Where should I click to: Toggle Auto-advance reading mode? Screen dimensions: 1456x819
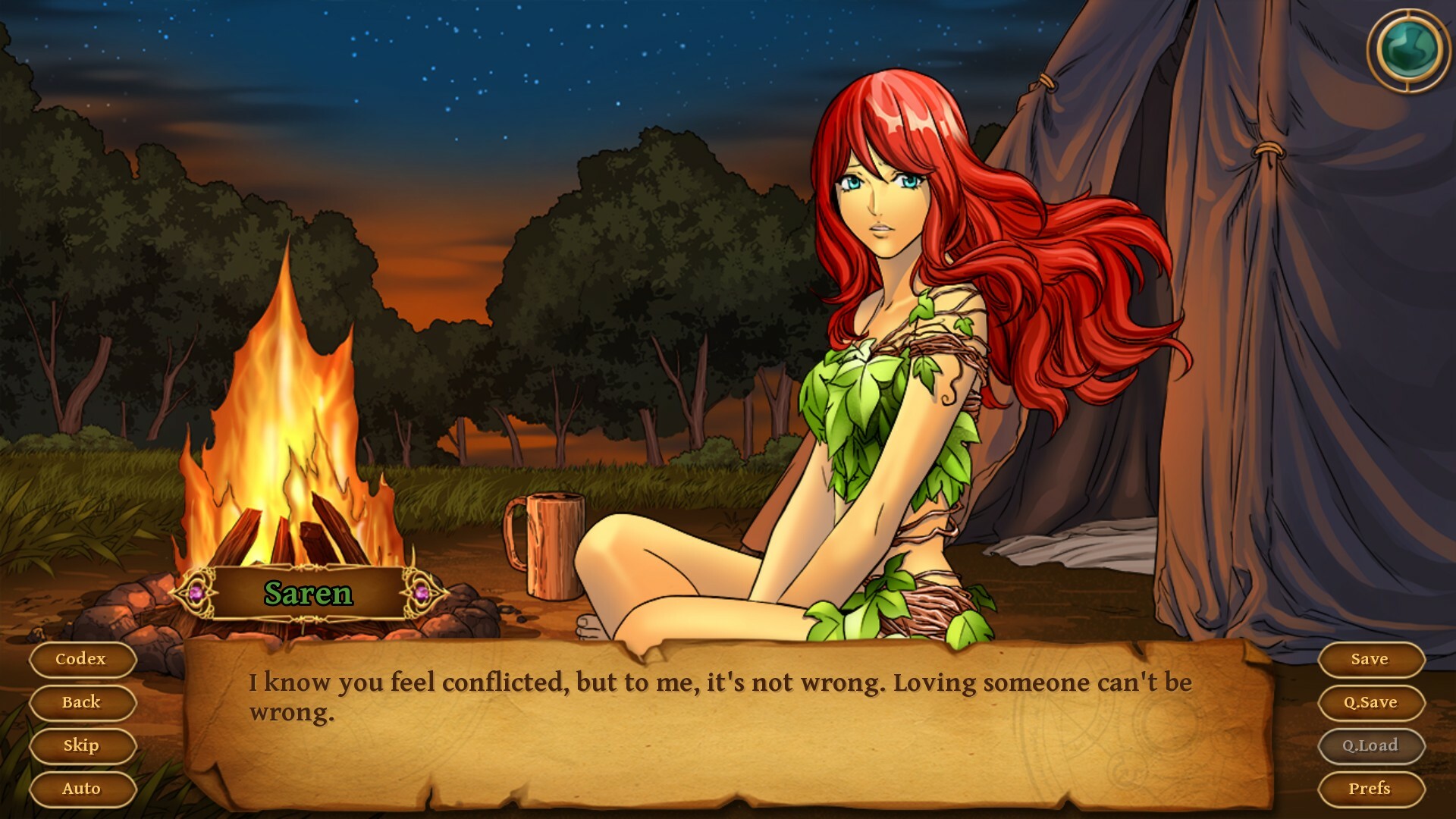click(82, 789)
